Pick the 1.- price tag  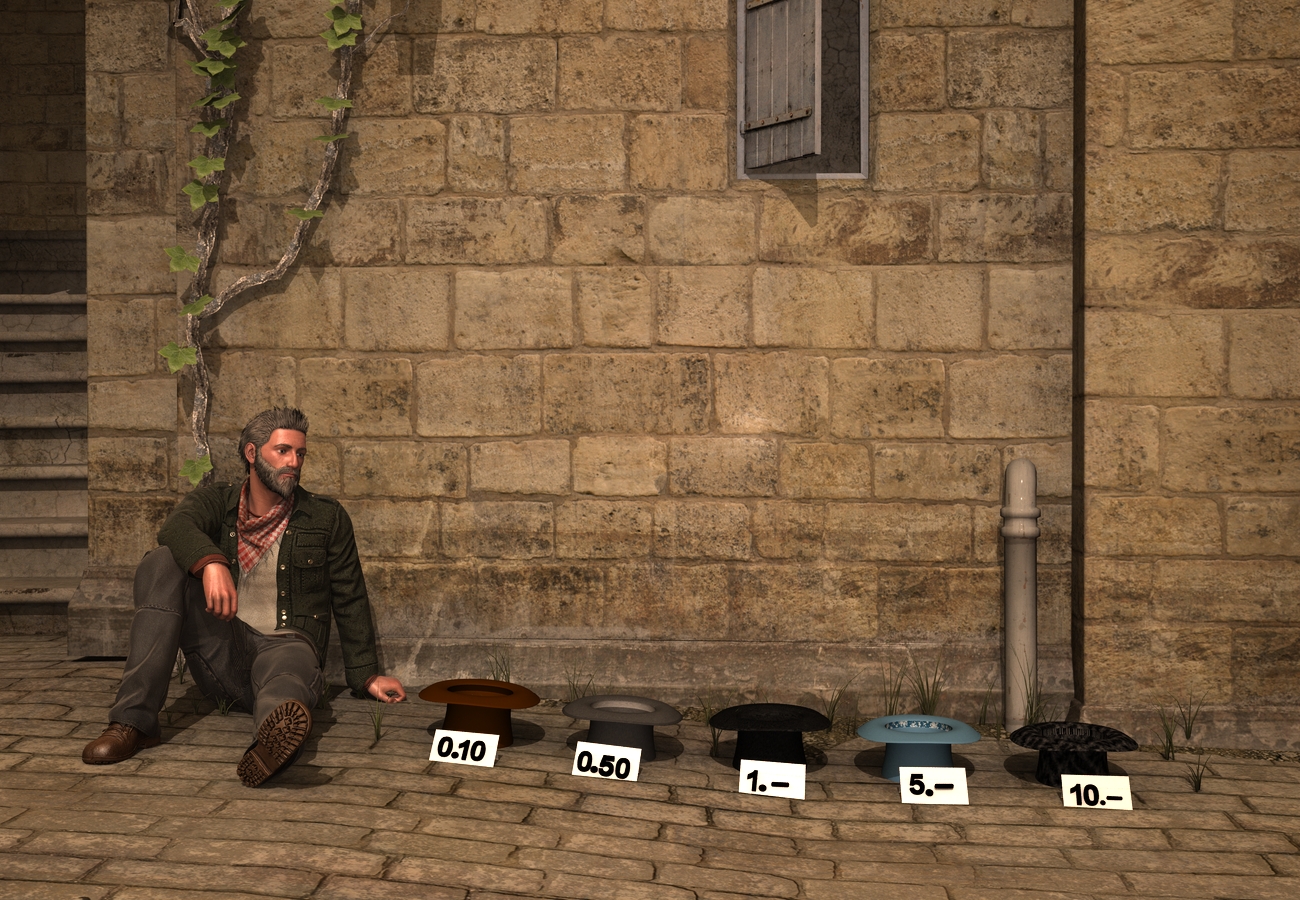coord(771,779)
